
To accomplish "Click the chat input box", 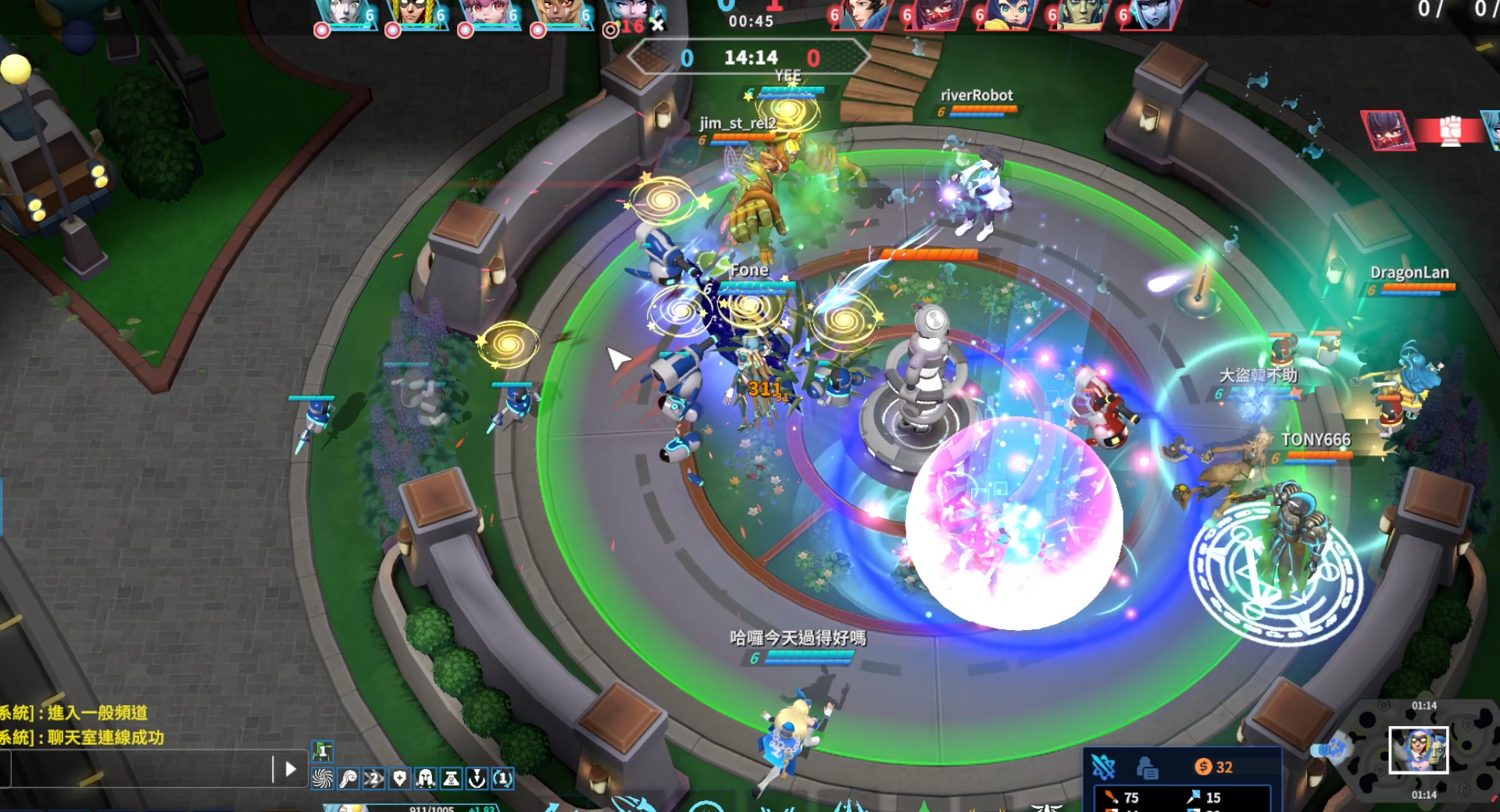I will (141, 769).
